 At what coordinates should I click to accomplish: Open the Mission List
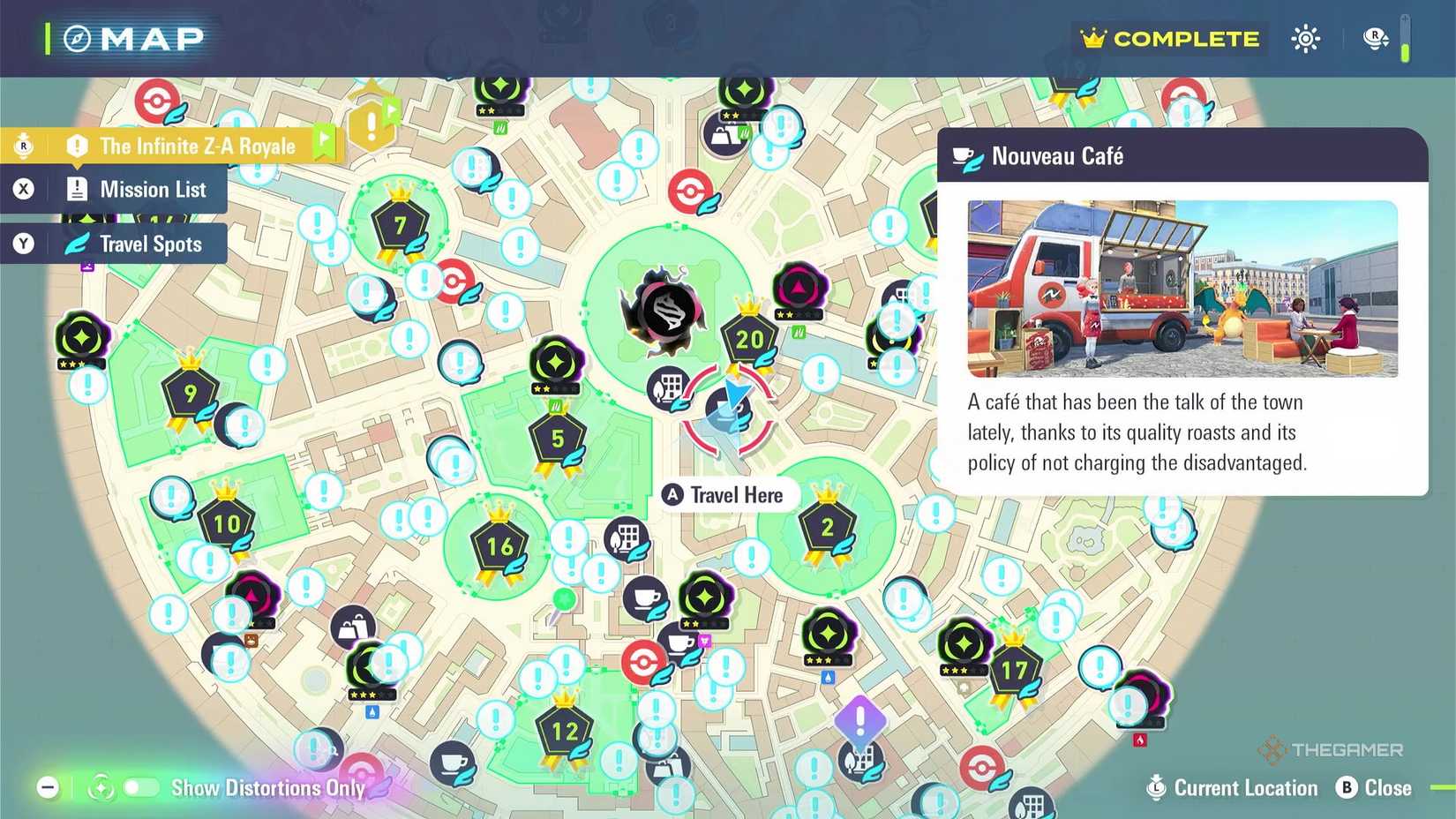point(153,189)
